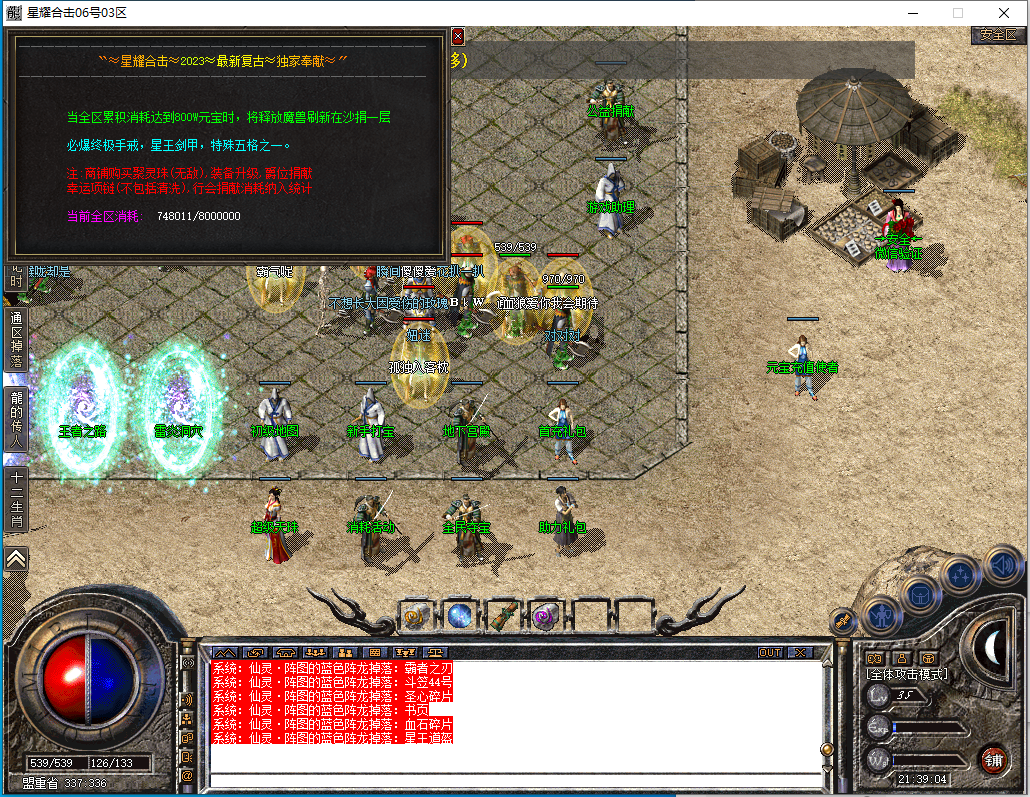Open the shop via the red 铺 button

(x=993, y=759)
